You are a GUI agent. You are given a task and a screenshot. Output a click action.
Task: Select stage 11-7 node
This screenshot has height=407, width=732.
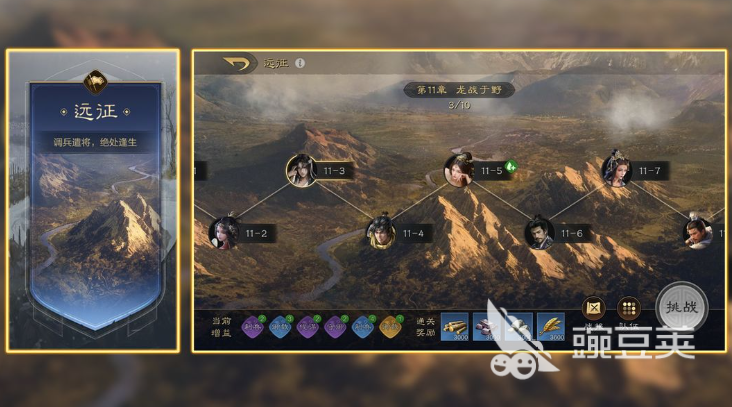[x=617, y=170]
